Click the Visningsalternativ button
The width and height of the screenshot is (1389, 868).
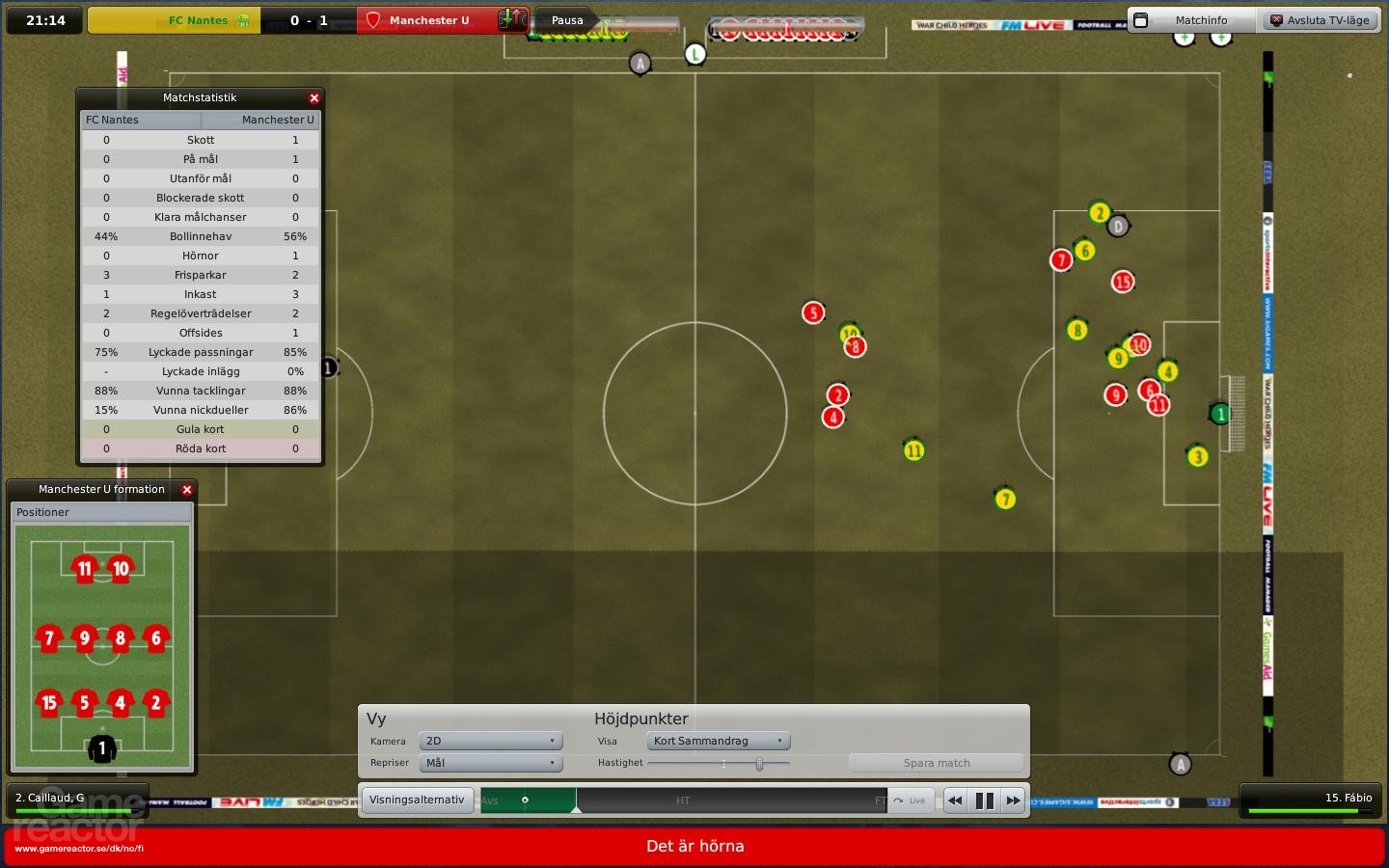tap(417, 800)
